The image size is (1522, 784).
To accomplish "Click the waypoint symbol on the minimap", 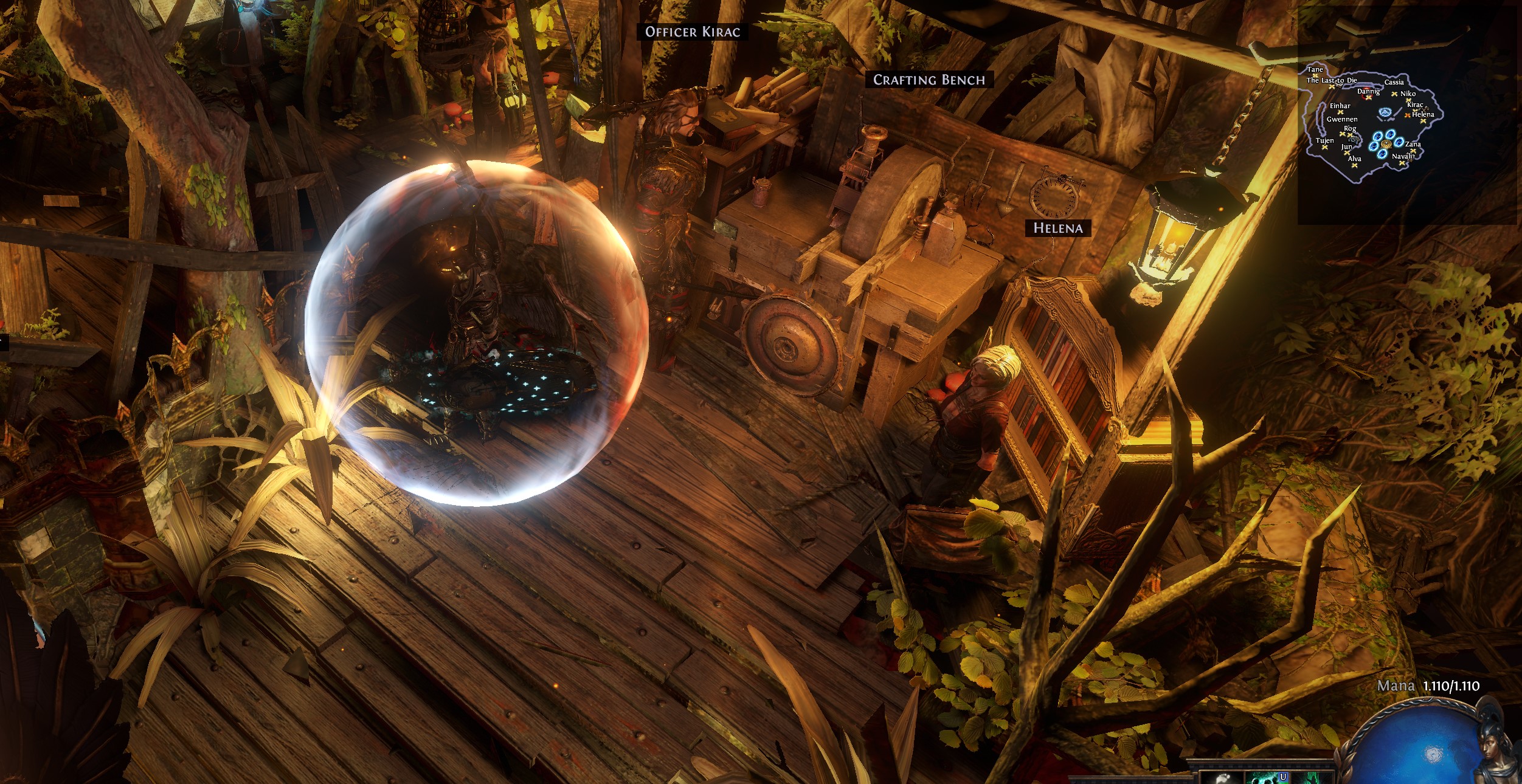I will tap(1385, 112).
